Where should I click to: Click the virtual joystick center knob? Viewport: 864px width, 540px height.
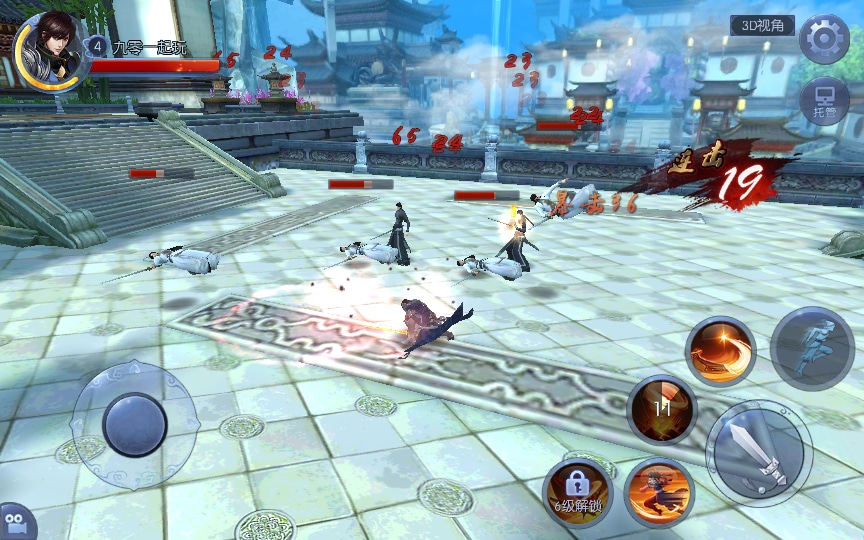point(134,425)
